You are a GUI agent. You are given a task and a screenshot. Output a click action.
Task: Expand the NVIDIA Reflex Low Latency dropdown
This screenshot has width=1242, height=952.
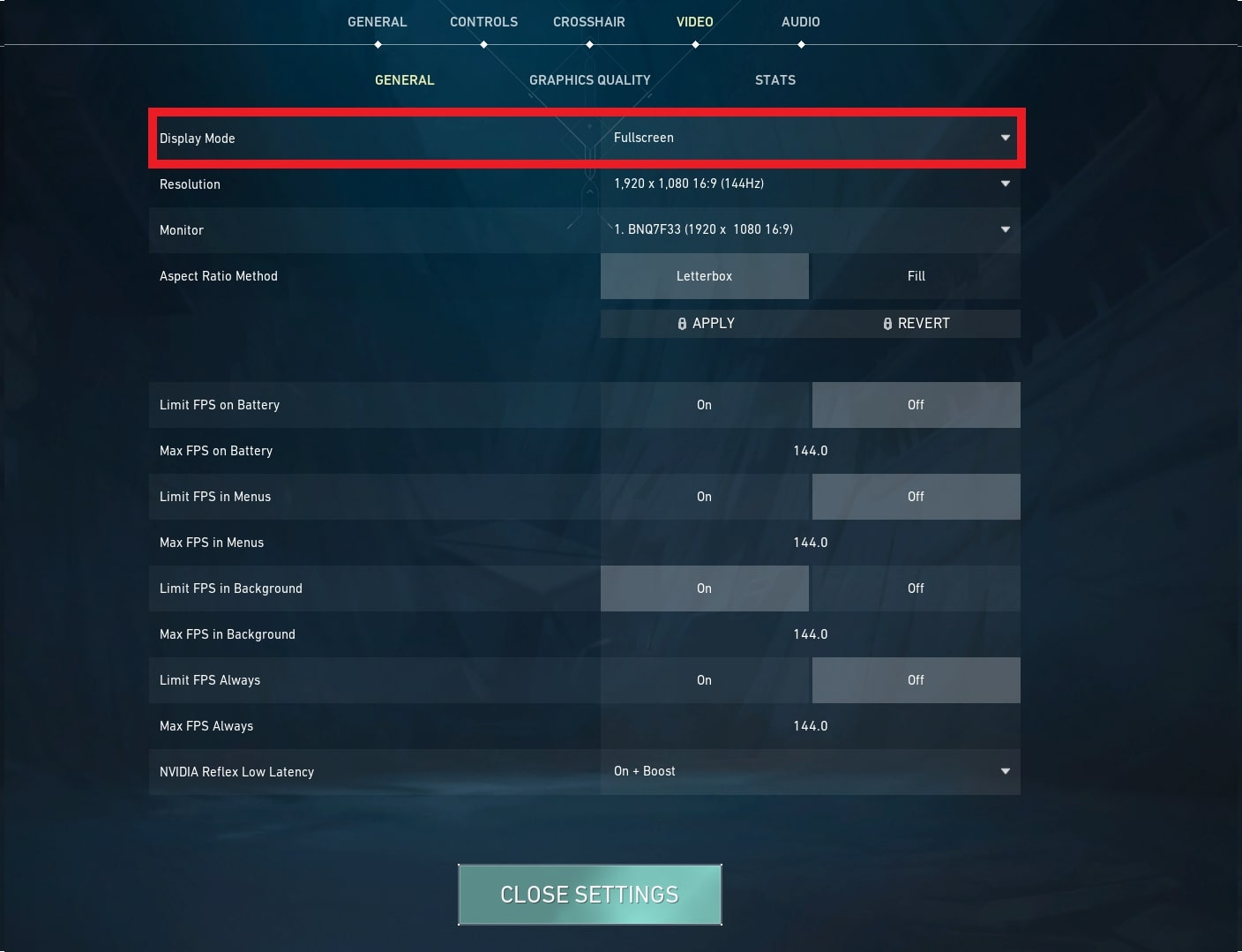(x=1005, y=771)
